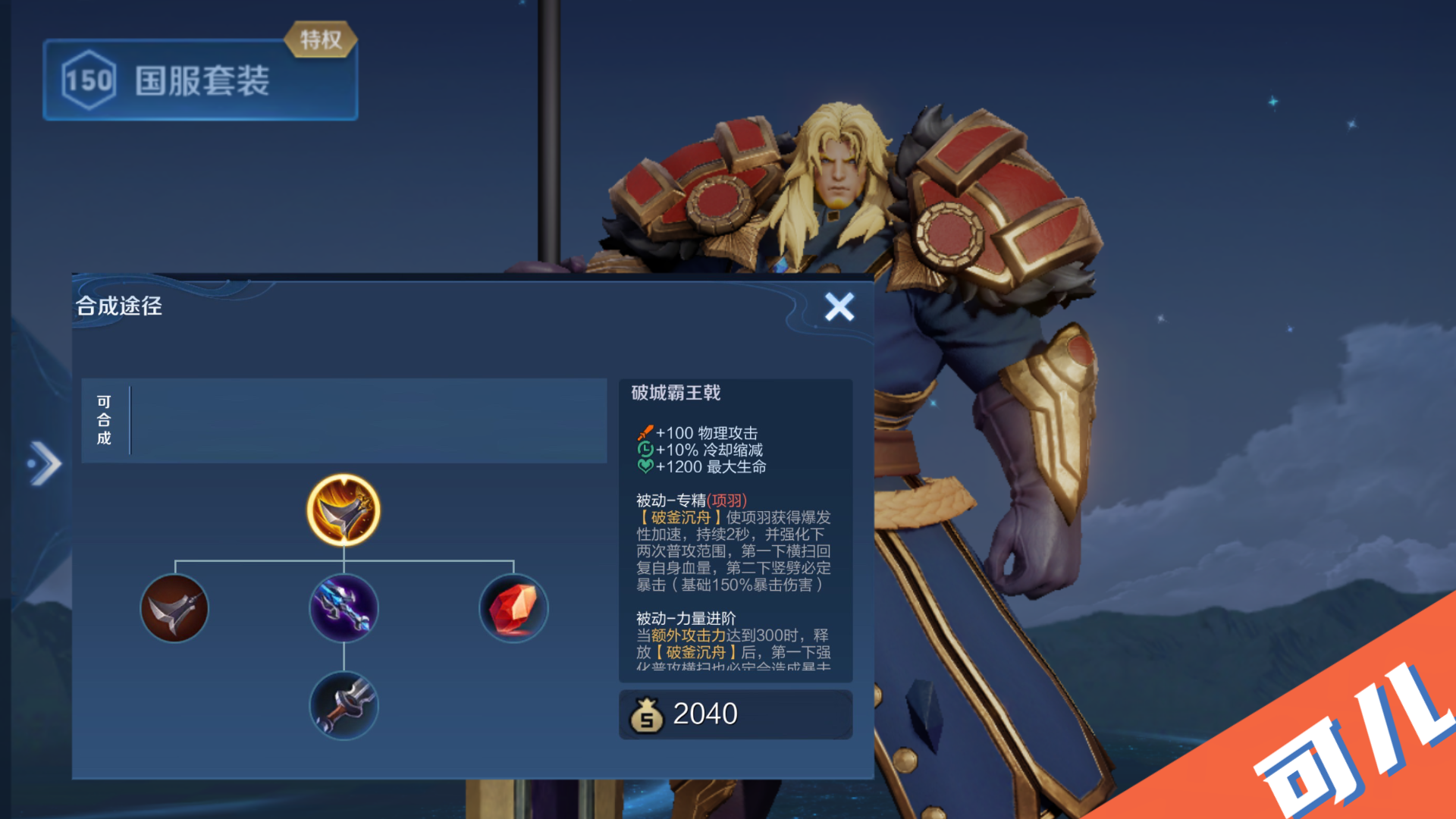Select the 国服套装 equipment set button

200,80
